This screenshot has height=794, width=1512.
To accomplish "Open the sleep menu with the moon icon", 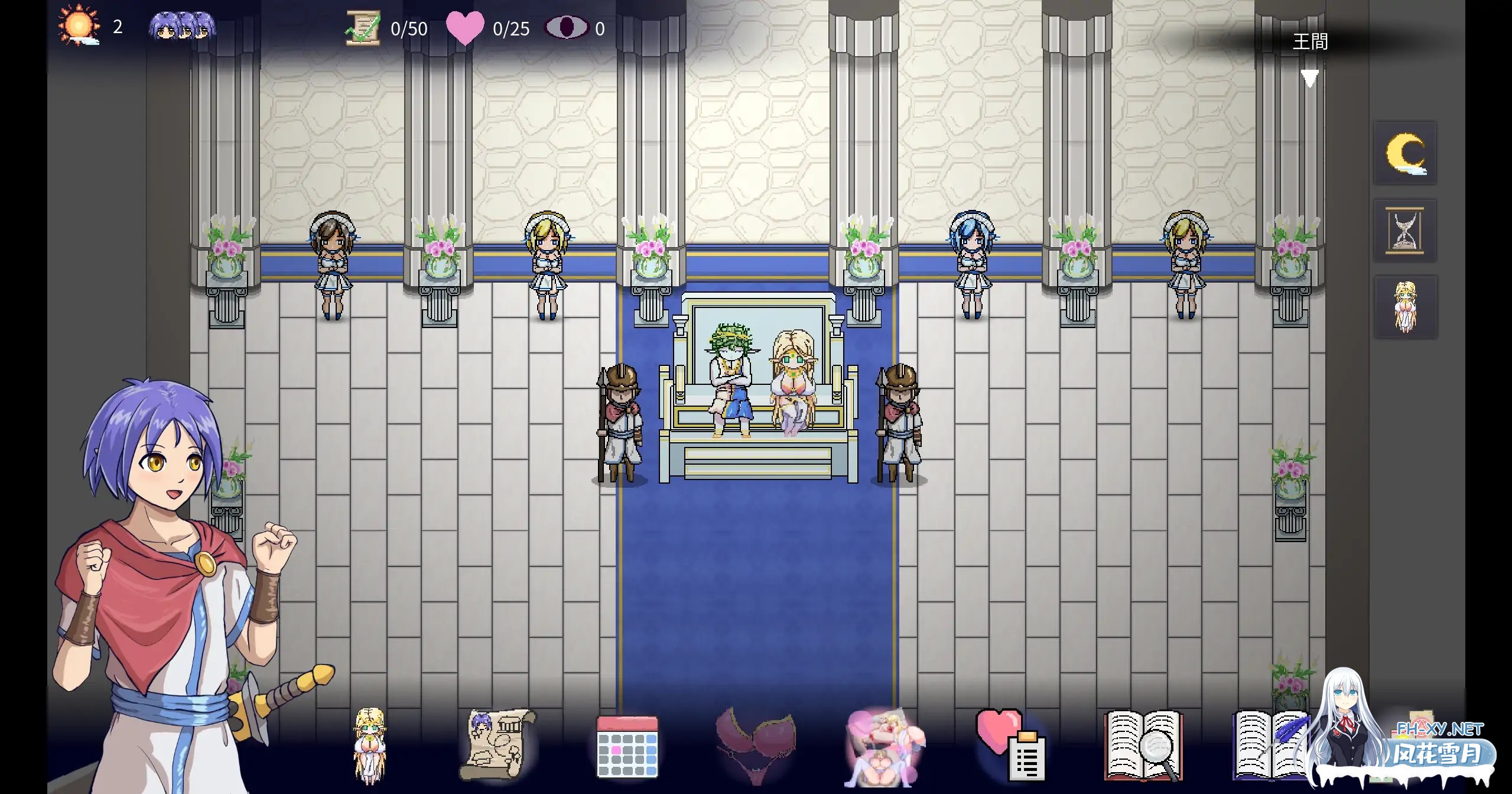I will (x=1405, y=153).
